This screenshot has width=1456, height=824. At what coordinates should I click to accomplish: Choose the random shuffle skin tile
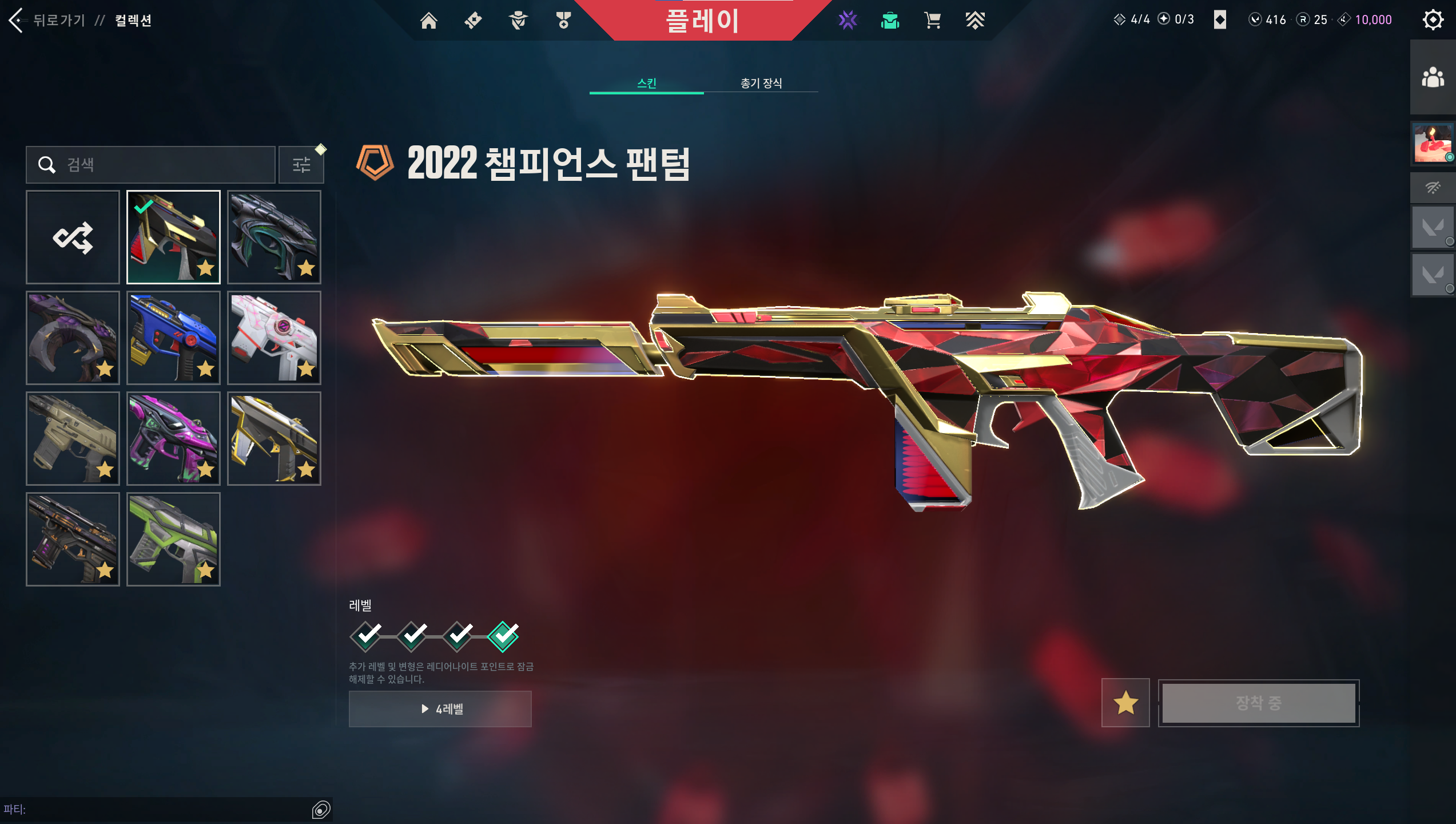click(x=73, y=237)
